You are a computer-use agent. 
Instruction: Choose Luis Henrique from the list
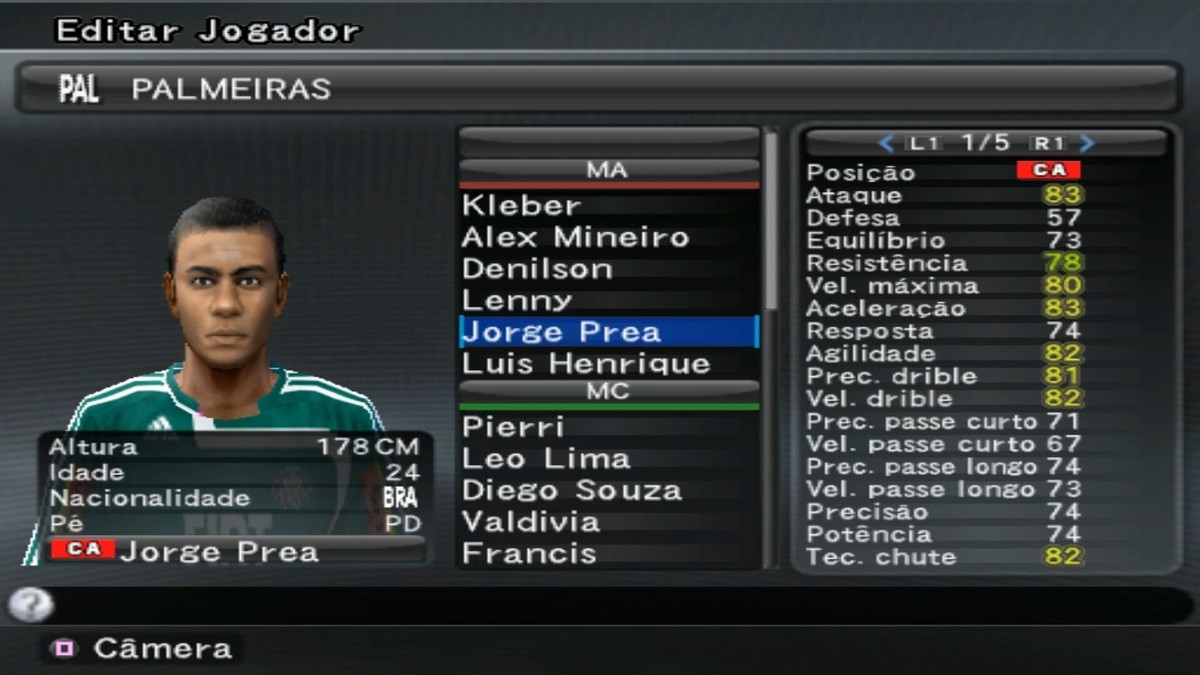pos(586,363)
